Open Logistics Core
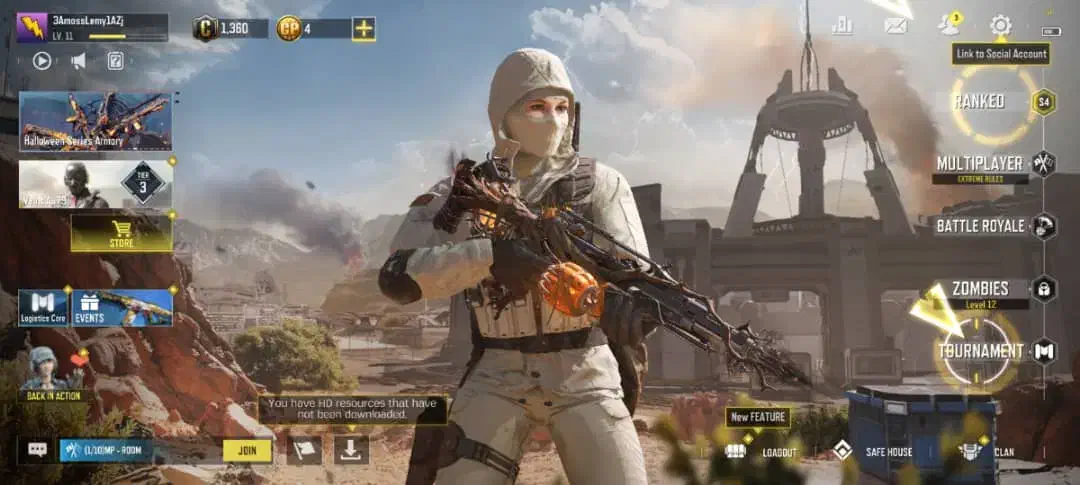The image size is (1080, 485). tap(43, 307)
